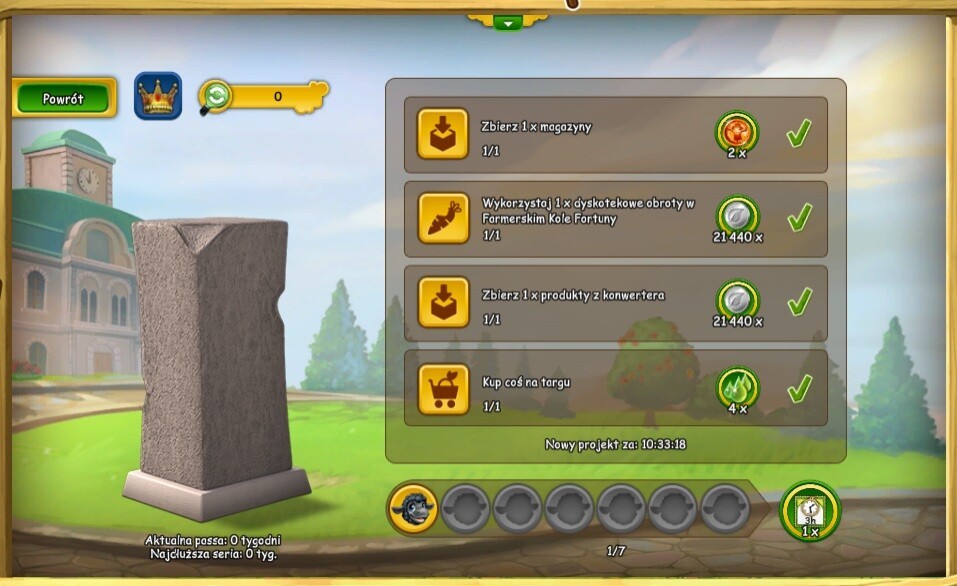Viewport: 957px width, 586px height.
Task: Expand the green dropdown arrow tab
Action: click(x=507, y=22)
